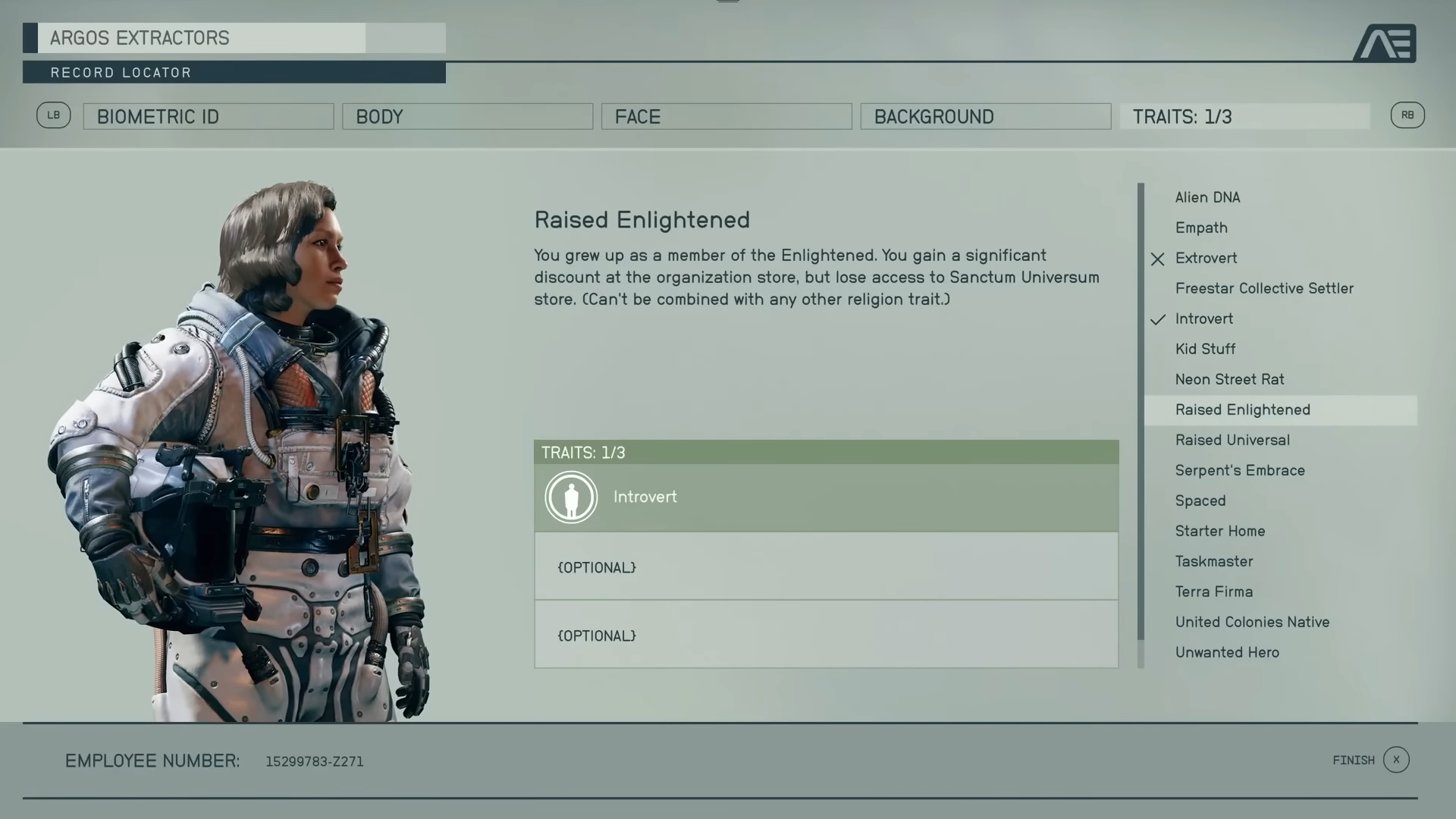The height and width of the screenshot is (819, 1456).
Task: Switch to the Body tab
Action: 467,116
